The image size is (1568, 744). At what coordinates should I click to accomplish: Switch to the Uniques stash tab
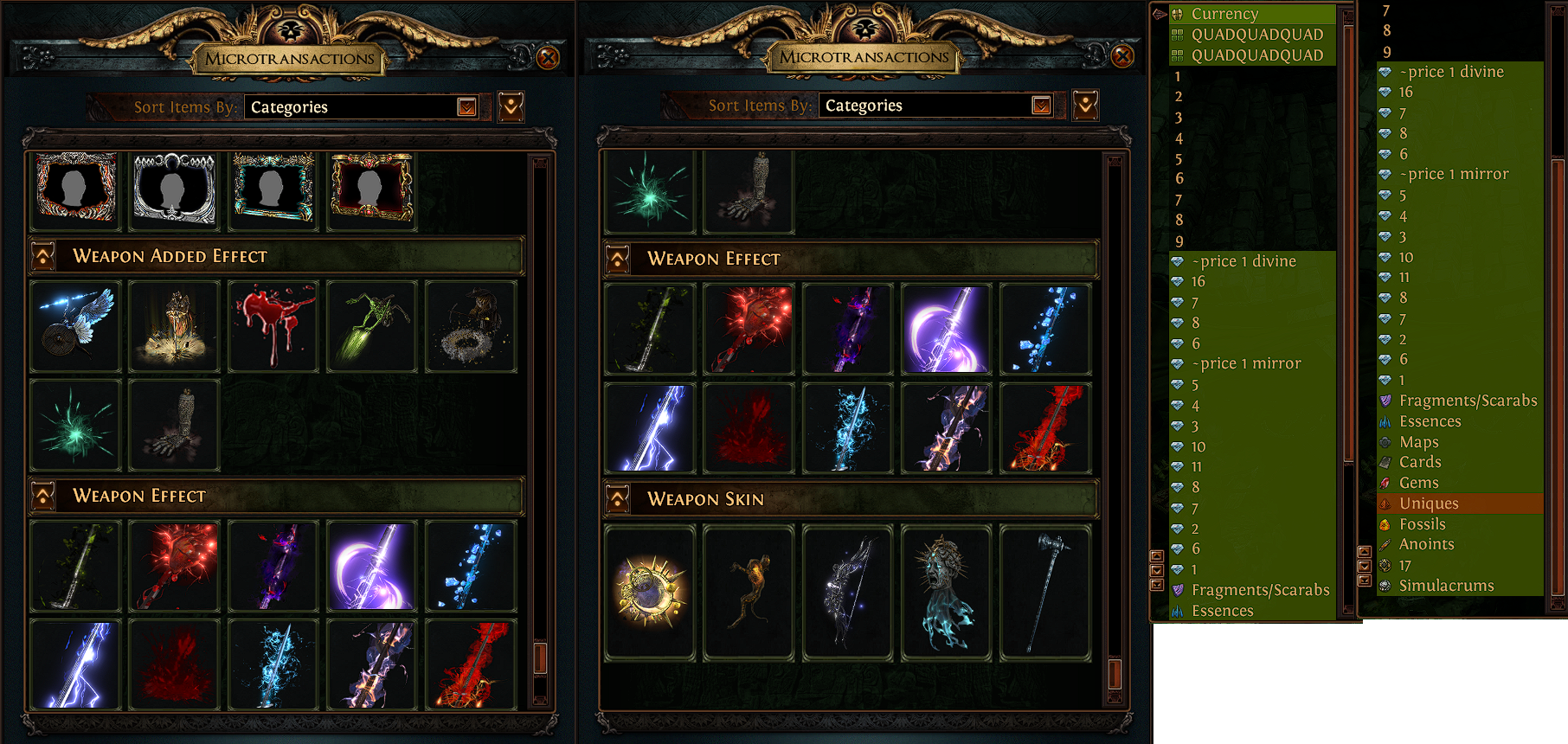pyautogui.click(x=1429, y=503)
